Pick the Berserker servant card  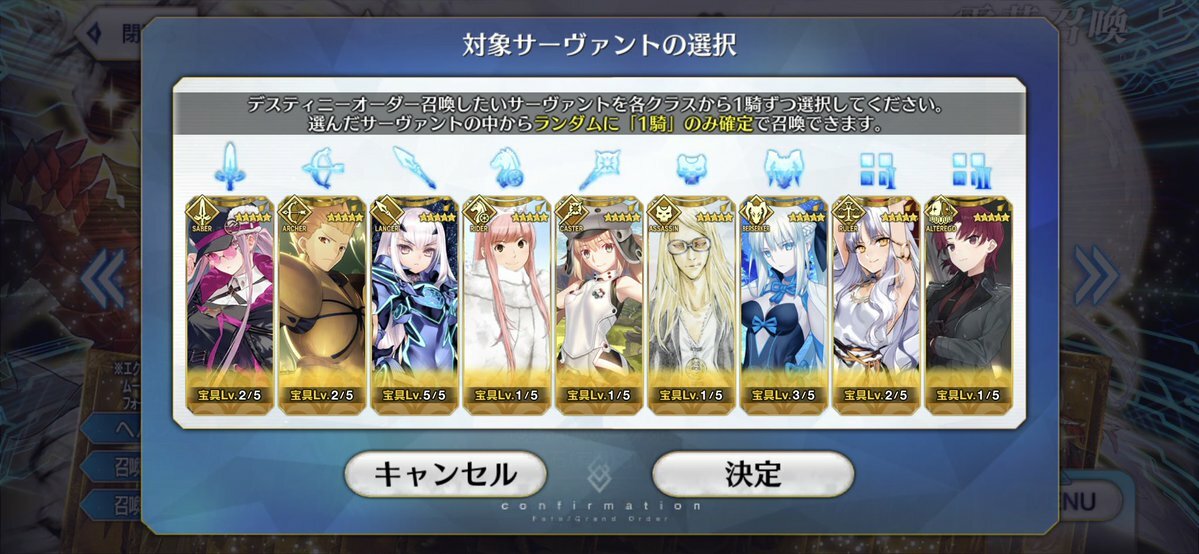pos(783,300)
